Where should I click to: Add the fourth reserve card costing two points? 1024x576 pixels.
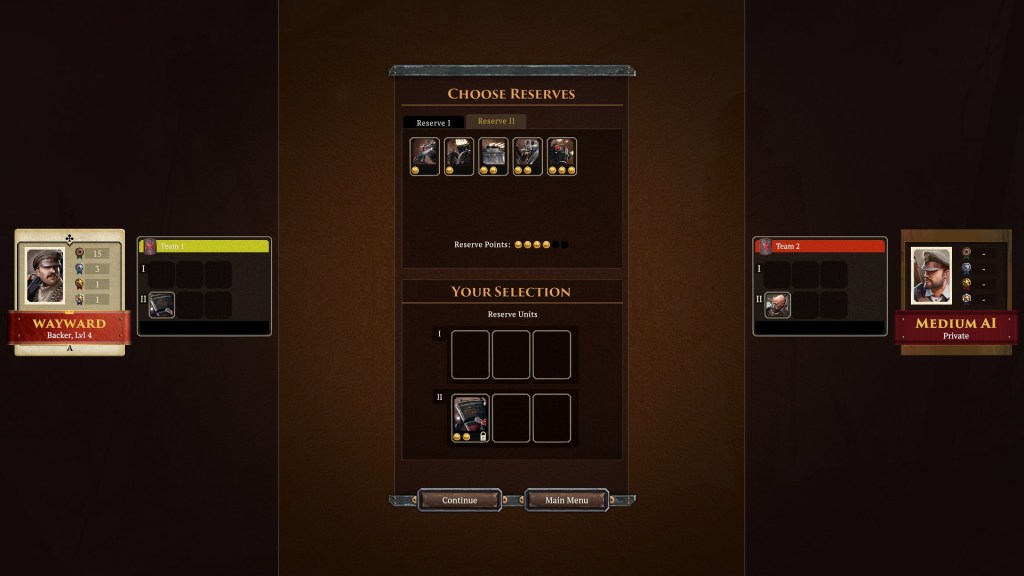528,157
